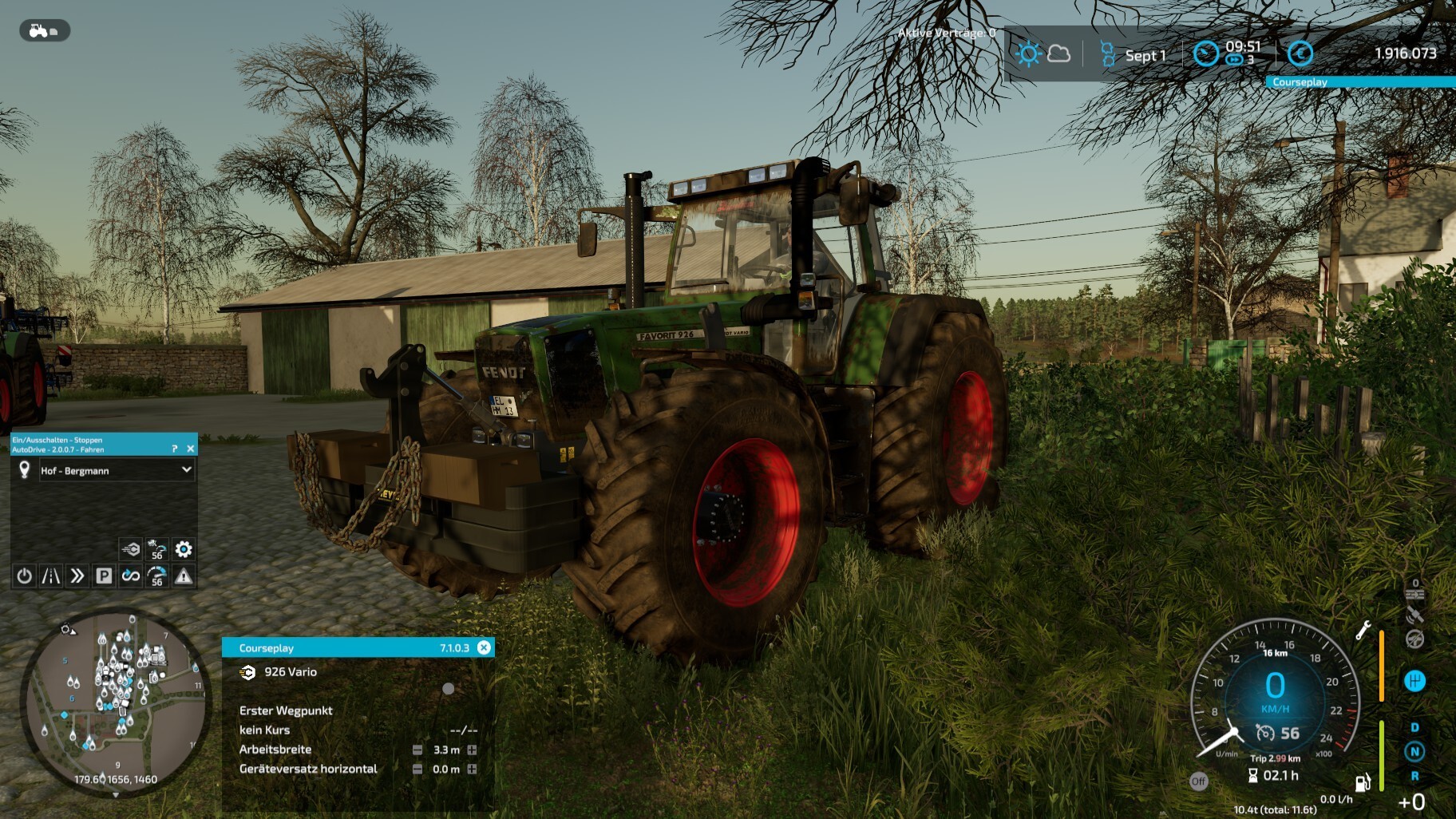Click the Courseplay tab under the money display
The height and width of the screenshot is (819, 1456).
pos(1300,82)
